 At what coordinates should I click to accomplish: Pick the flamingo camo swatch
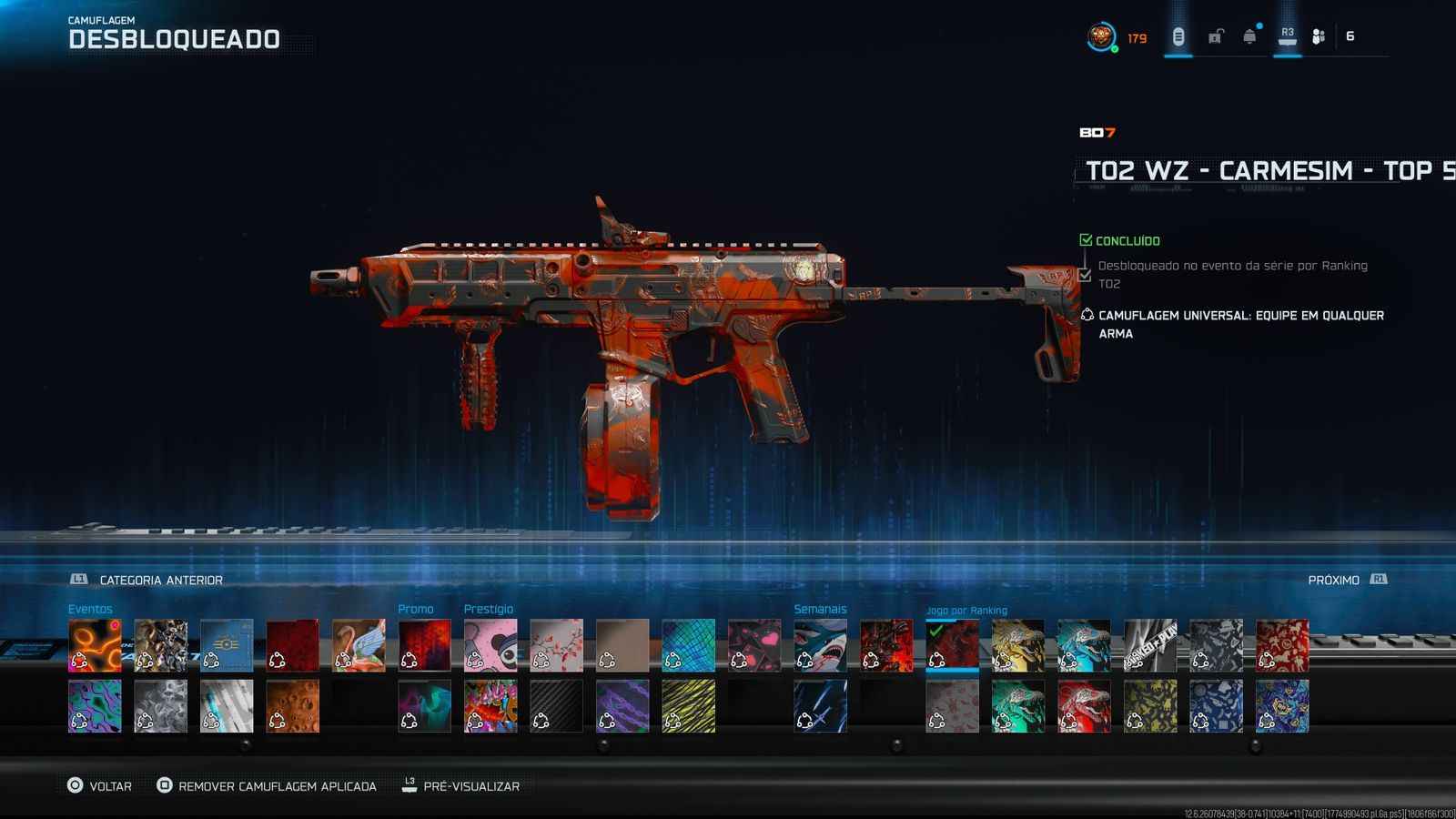pos(359,645)
